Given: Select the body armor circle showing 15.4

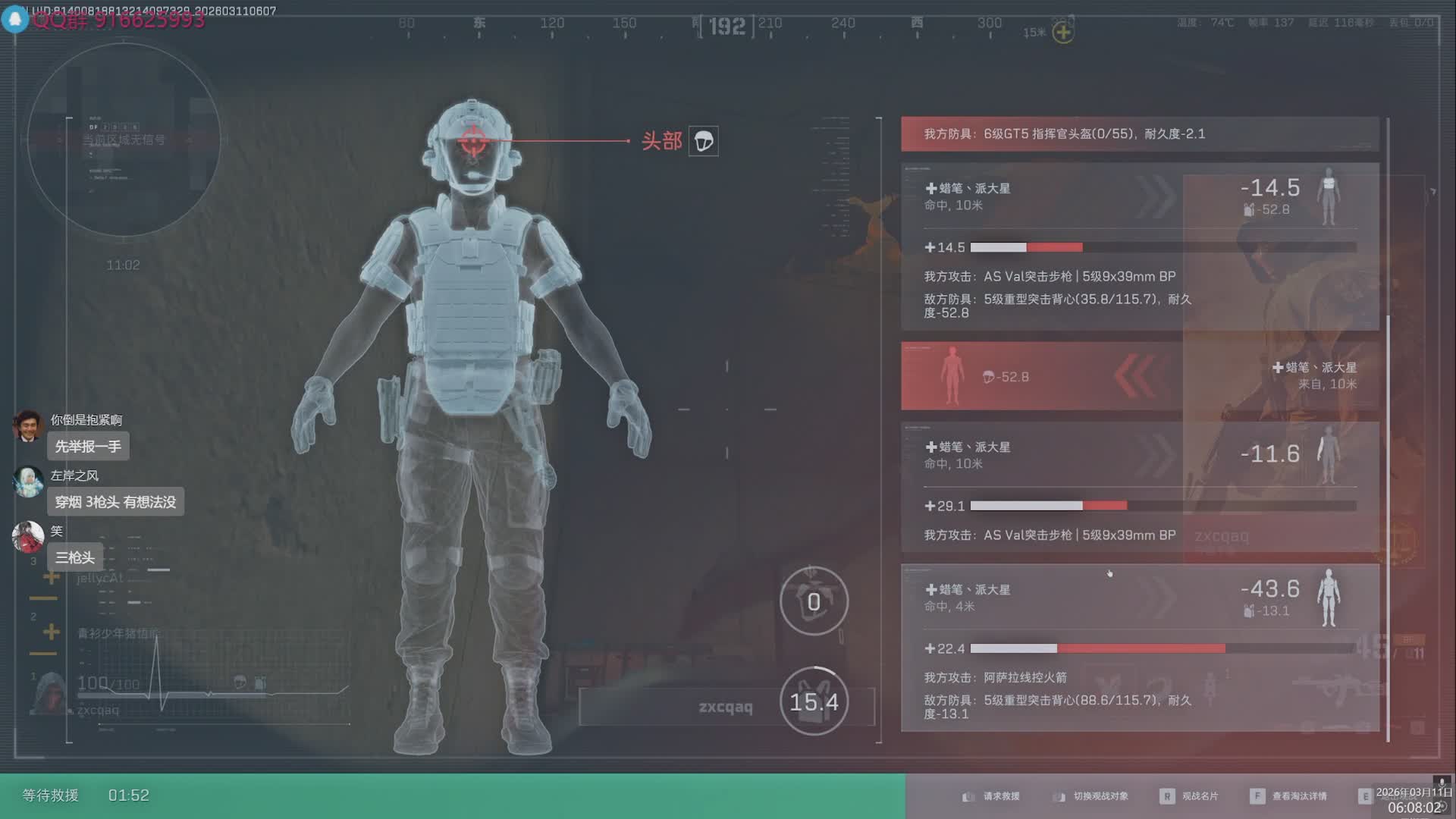Looking at the screenshot, I should (x=813, y=701).
